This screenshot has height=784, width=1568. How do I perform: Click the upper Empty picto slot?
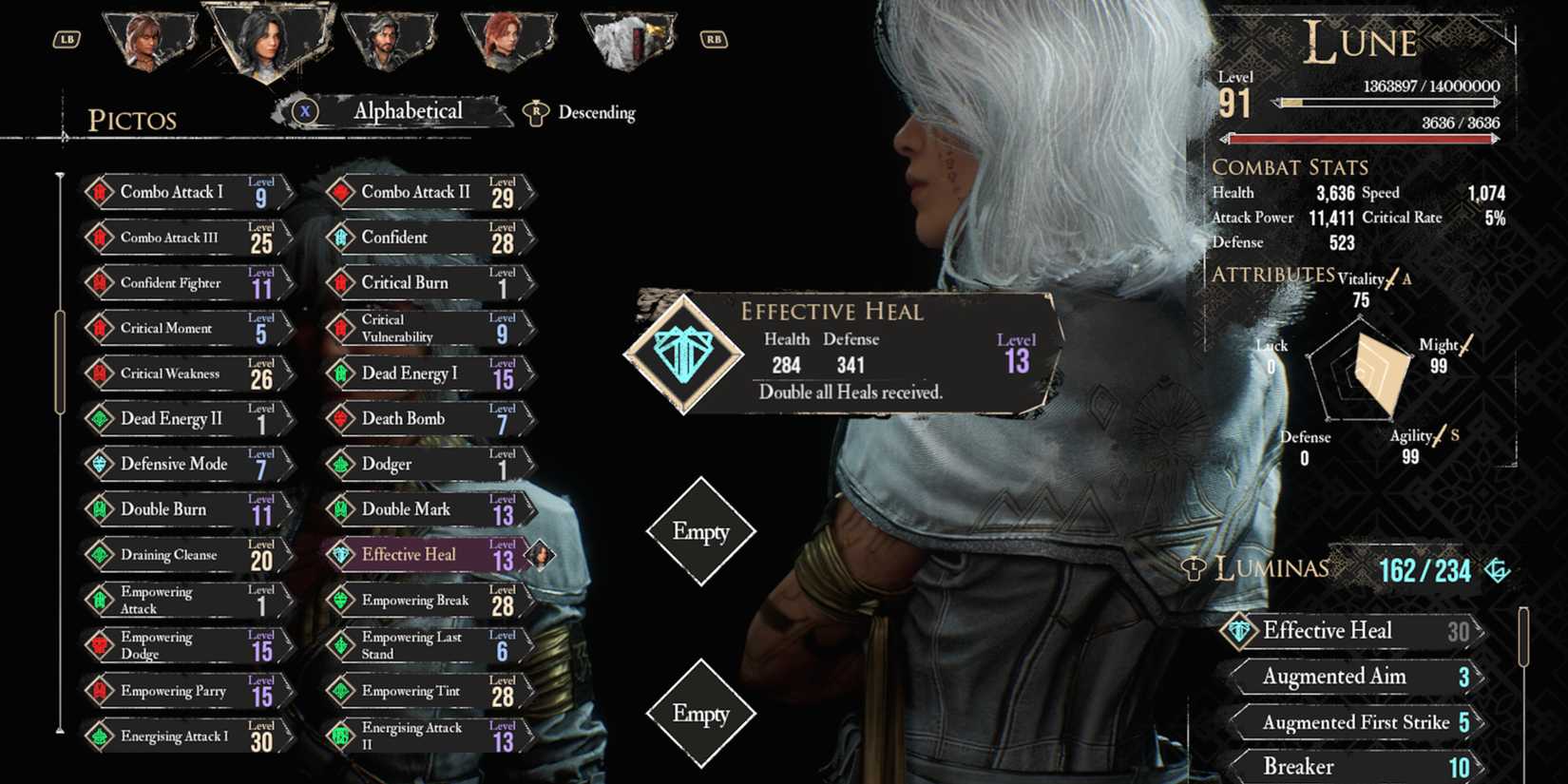(x=700, y=532)
